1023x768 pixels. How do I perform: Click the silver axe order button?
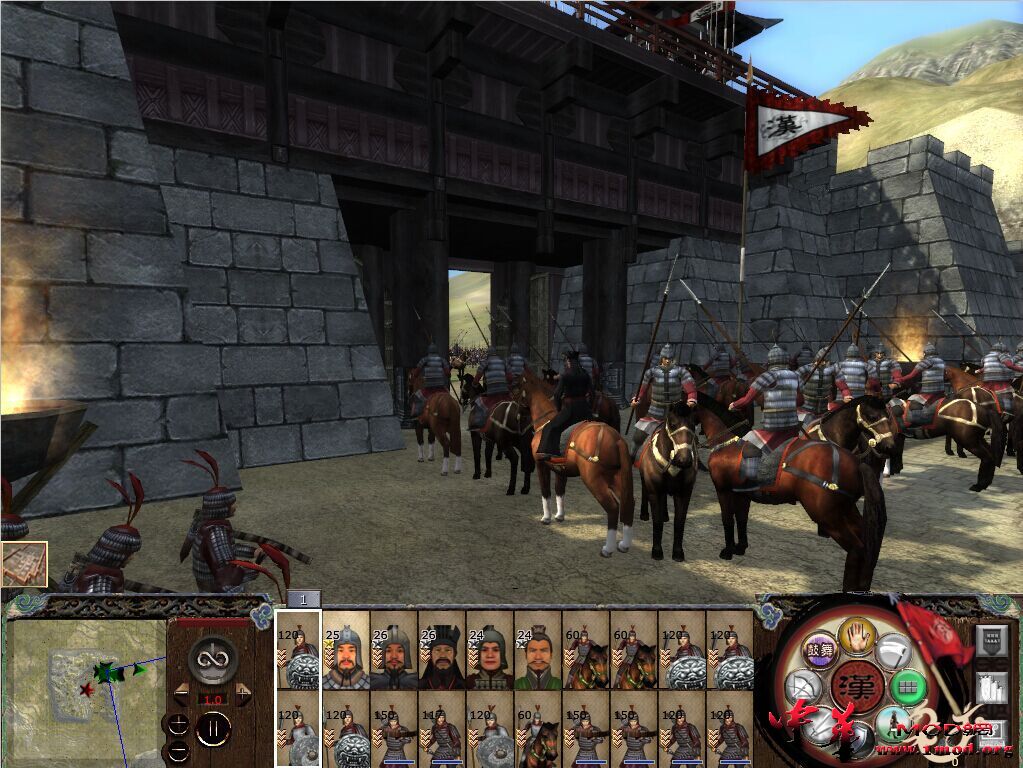click(893, 651)
